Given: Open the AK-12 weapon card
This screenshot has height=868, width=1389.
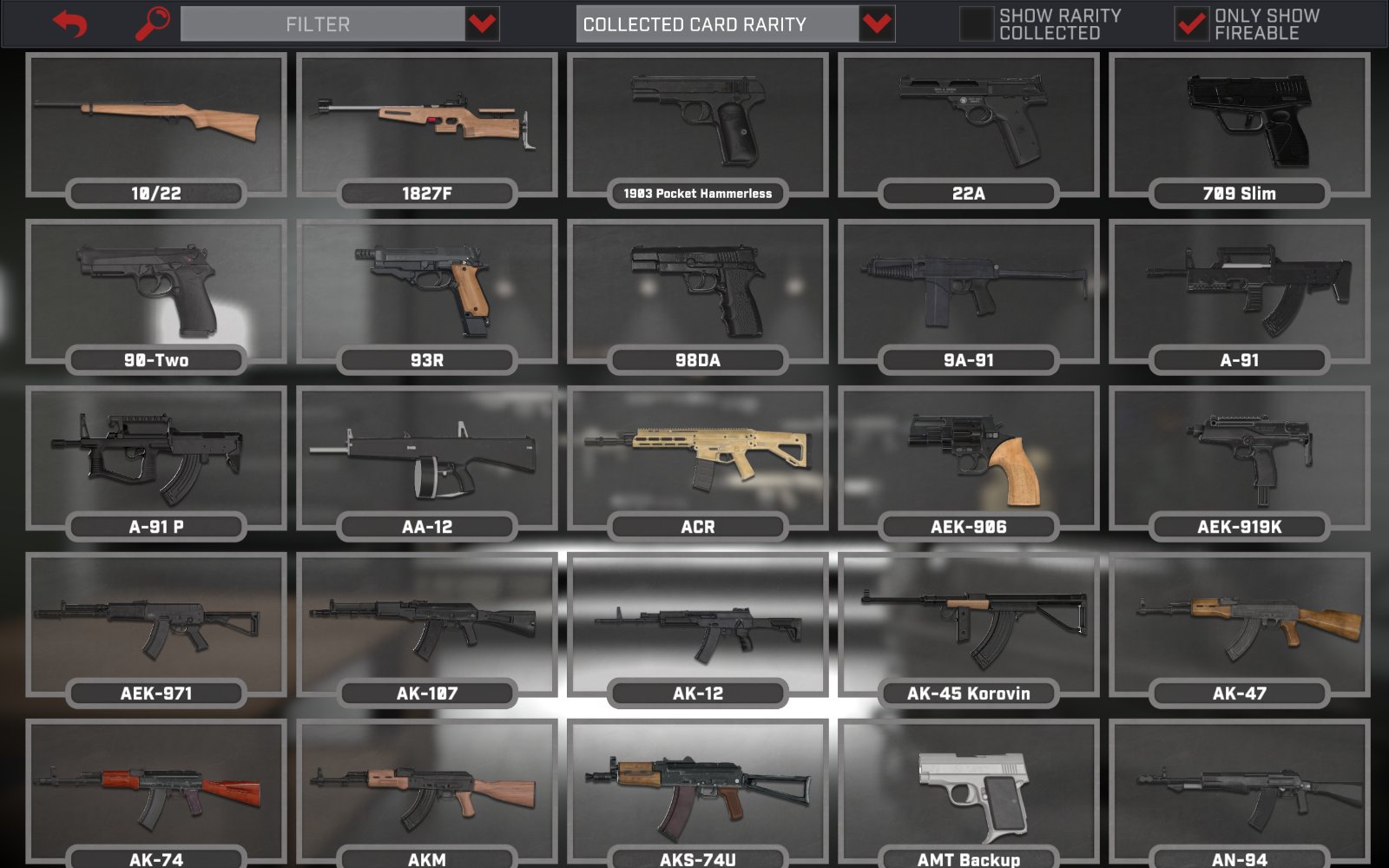Looking at the screenshot, I should [x=698, y=626].
